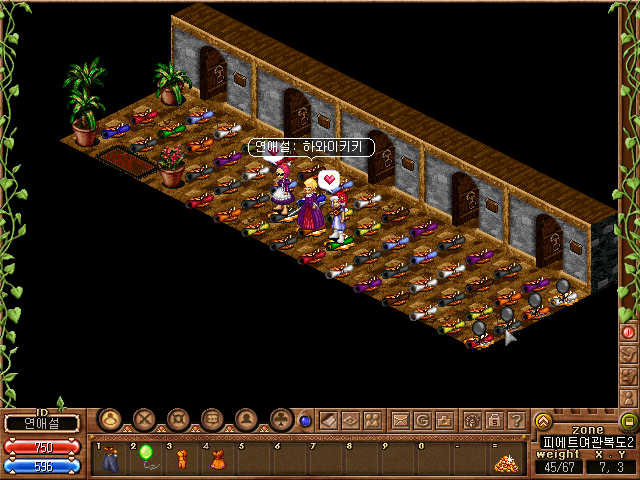Select the small orange figure in slot 3
This screenshot has height=480, width=640.
tap(182, 459)
